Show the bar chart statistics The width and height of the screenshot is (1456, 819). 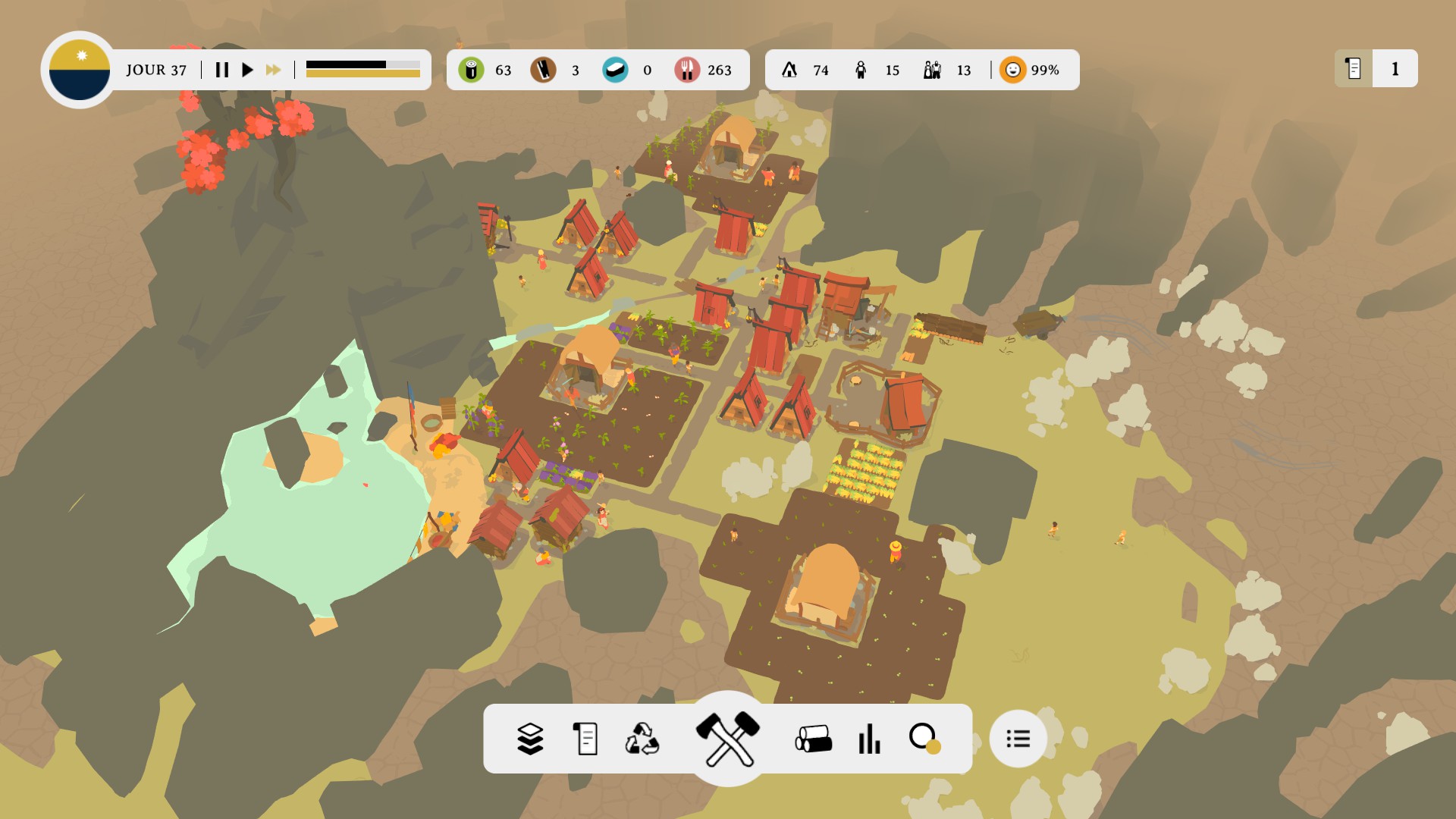click(869, 739)
